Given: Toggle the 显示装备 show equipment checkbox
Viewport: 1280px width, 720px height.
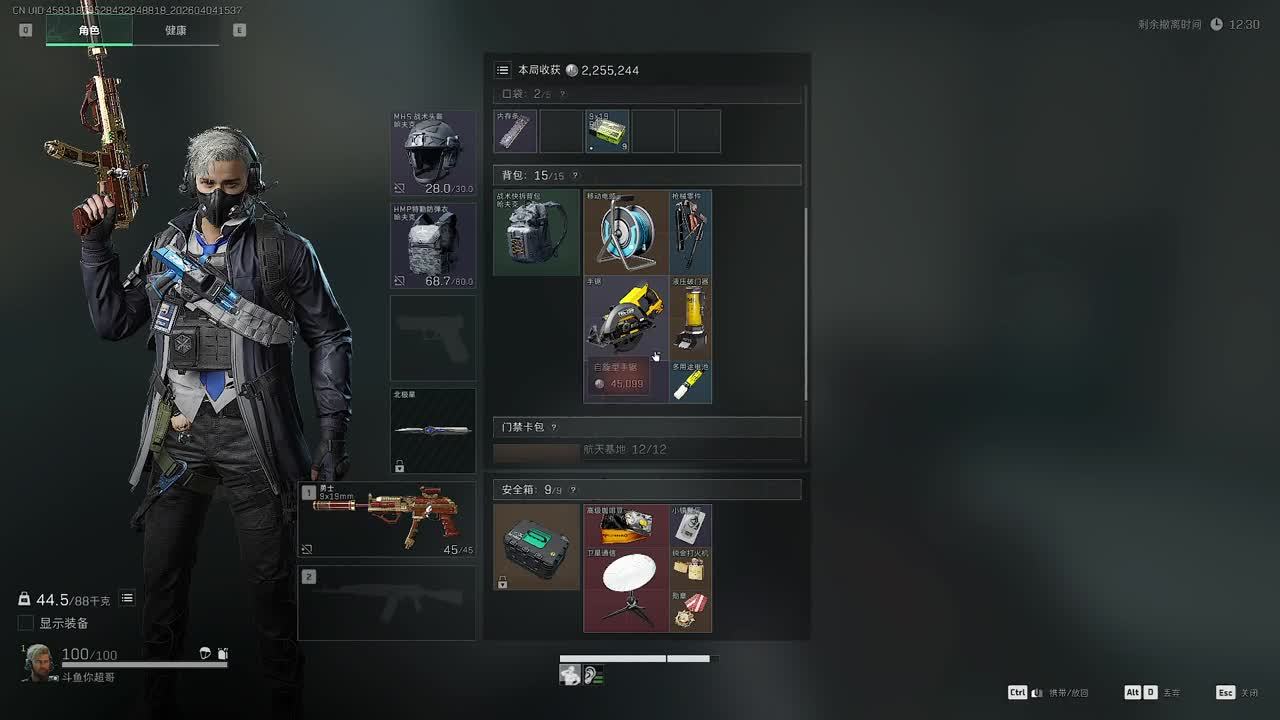Looking at the screenshot, I should [x=26, y=623].
